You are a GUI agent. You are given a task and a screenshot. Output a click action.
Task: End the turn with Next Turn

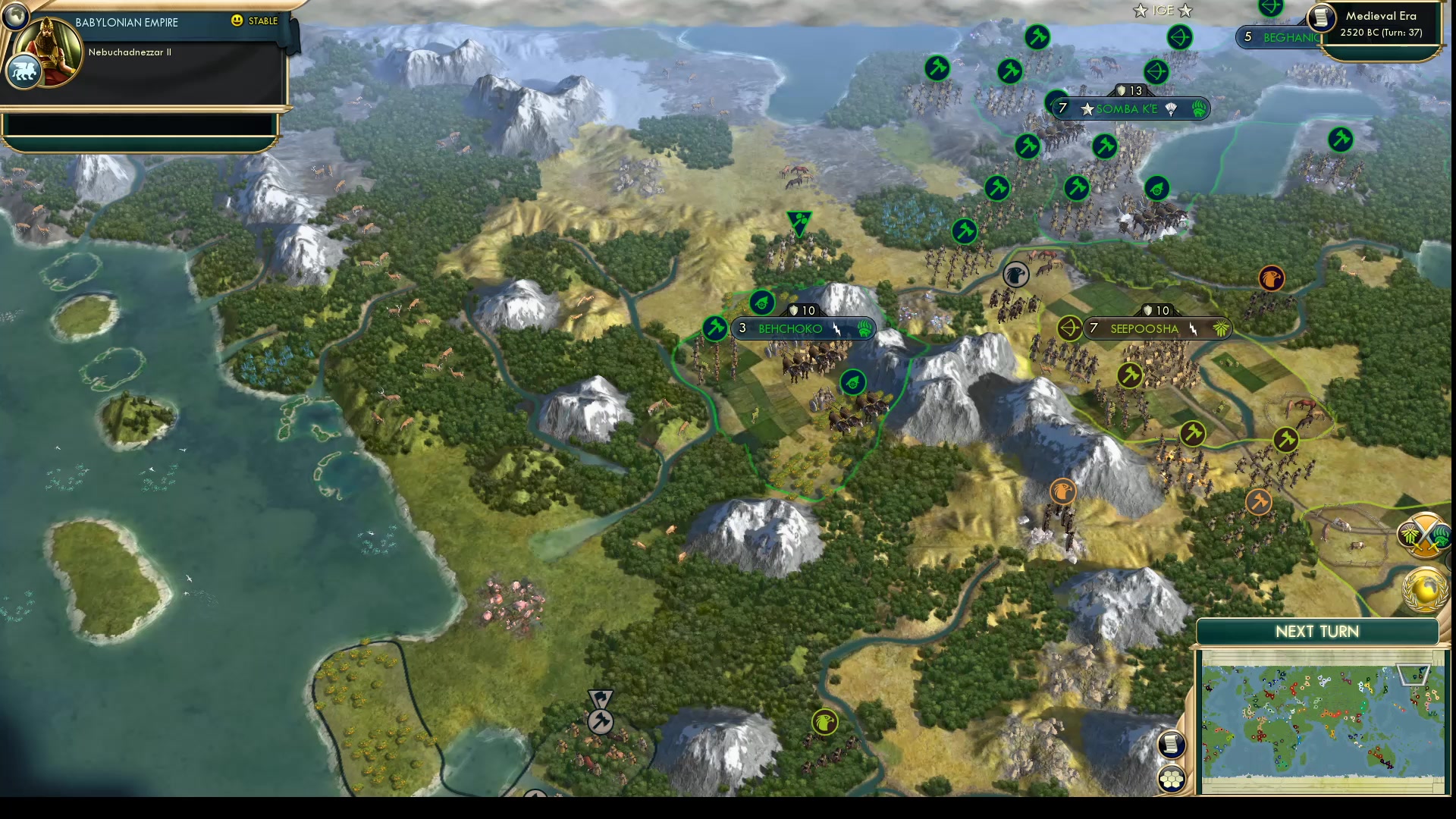[x=1316, y=632]
